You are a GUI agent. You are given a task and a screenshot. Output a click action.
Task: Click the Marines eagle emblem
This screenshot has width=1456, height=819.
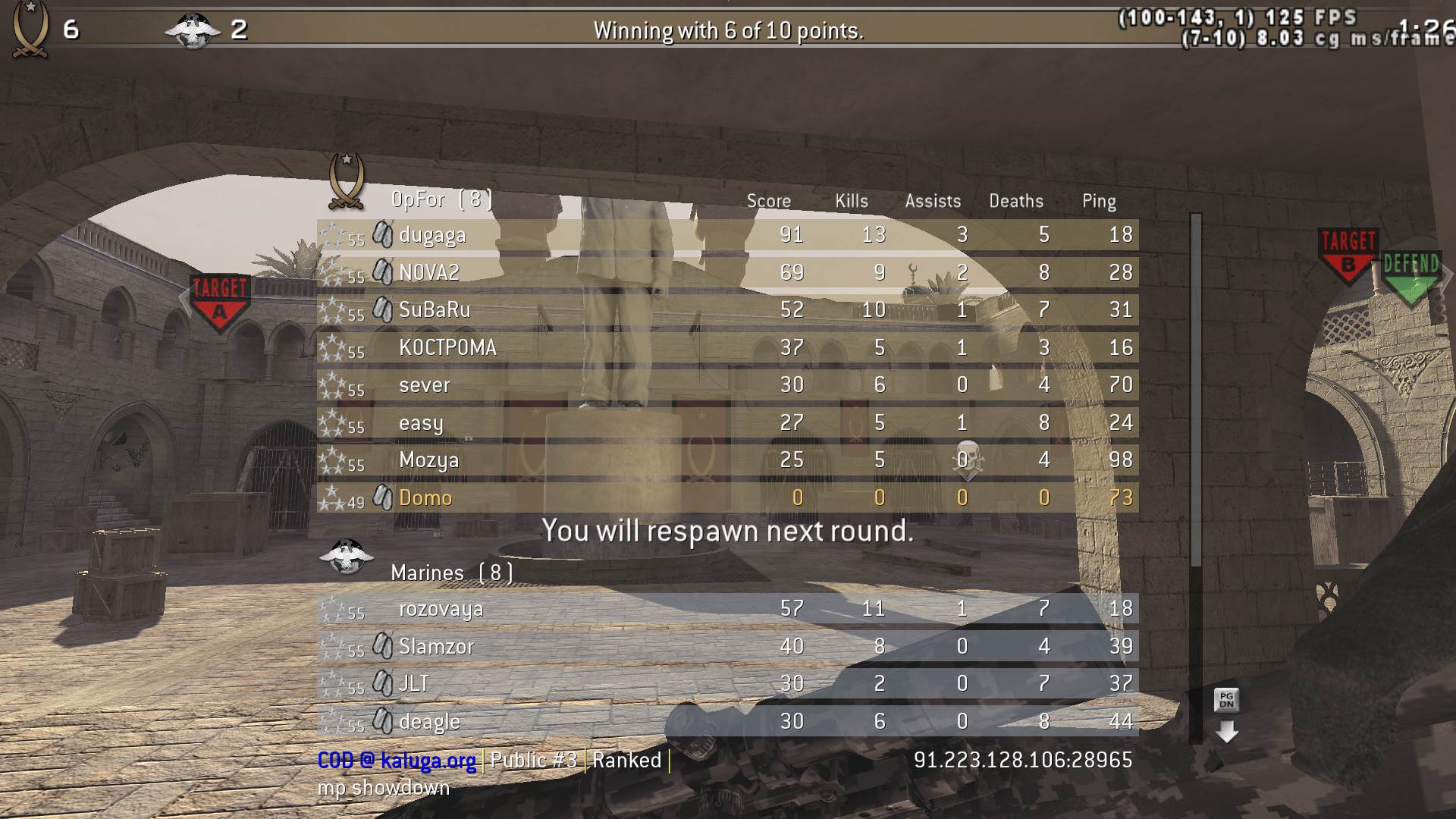pos(347,557)
